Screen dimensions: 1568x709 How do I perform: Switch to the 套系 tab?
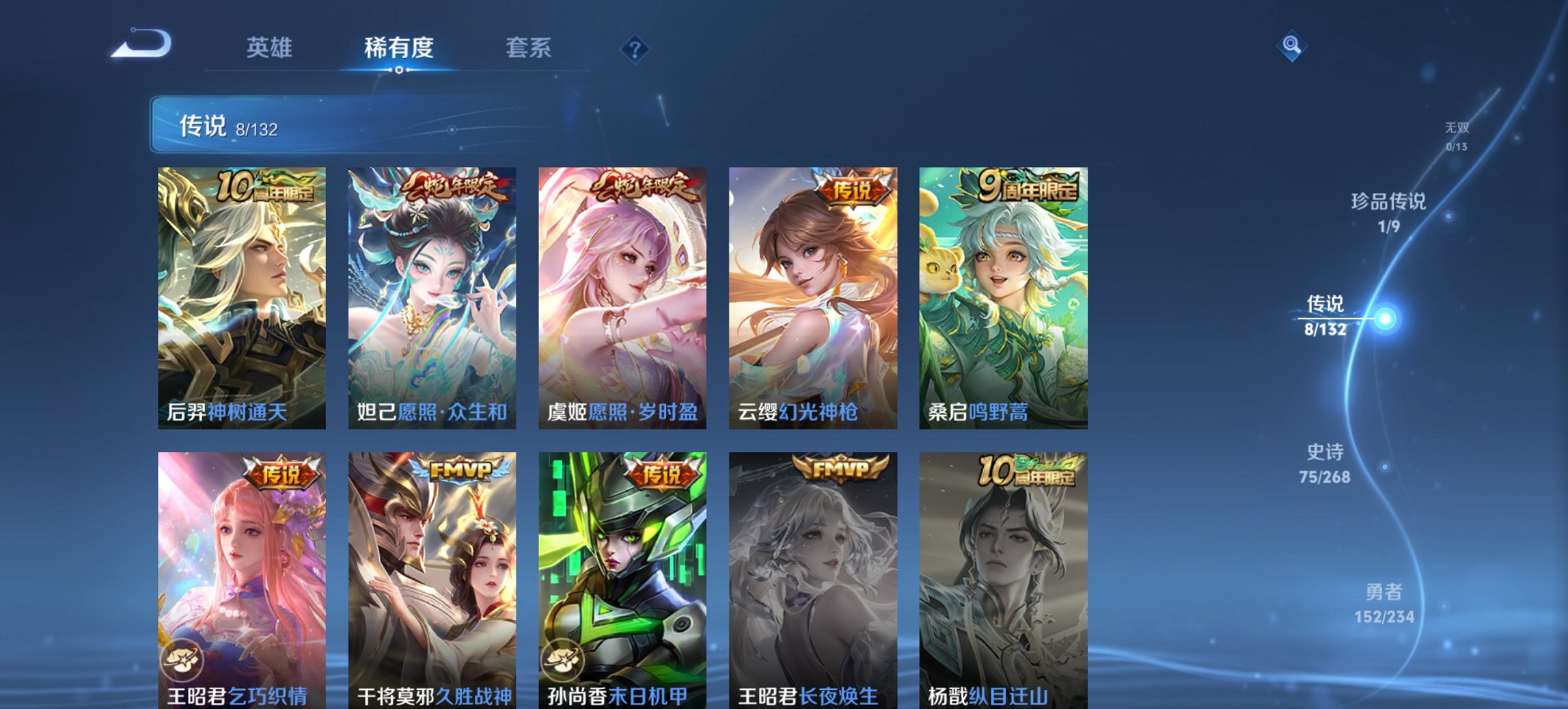click(x=529, y=48)
